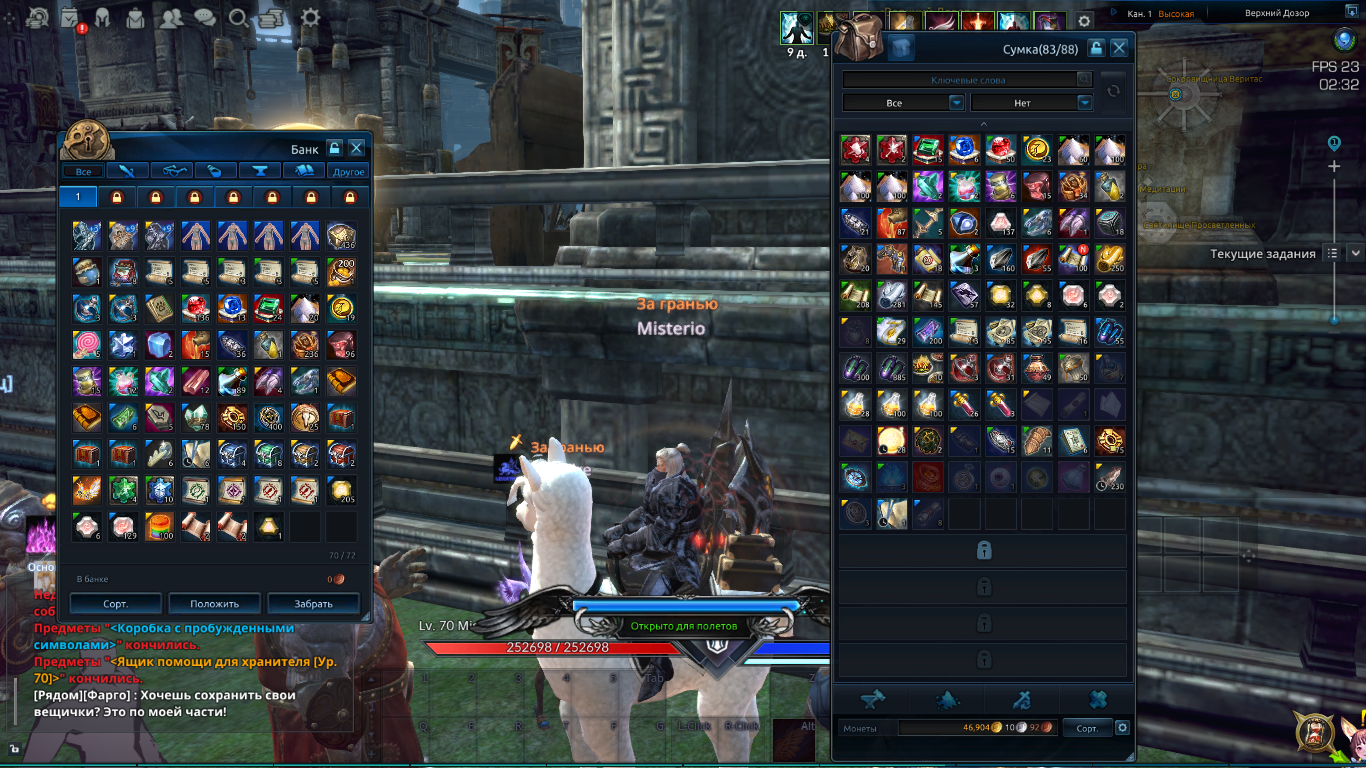Screen dimensions: 1366x768
Task: Toggle the Сумка window lock
Action: [1096, 48]
